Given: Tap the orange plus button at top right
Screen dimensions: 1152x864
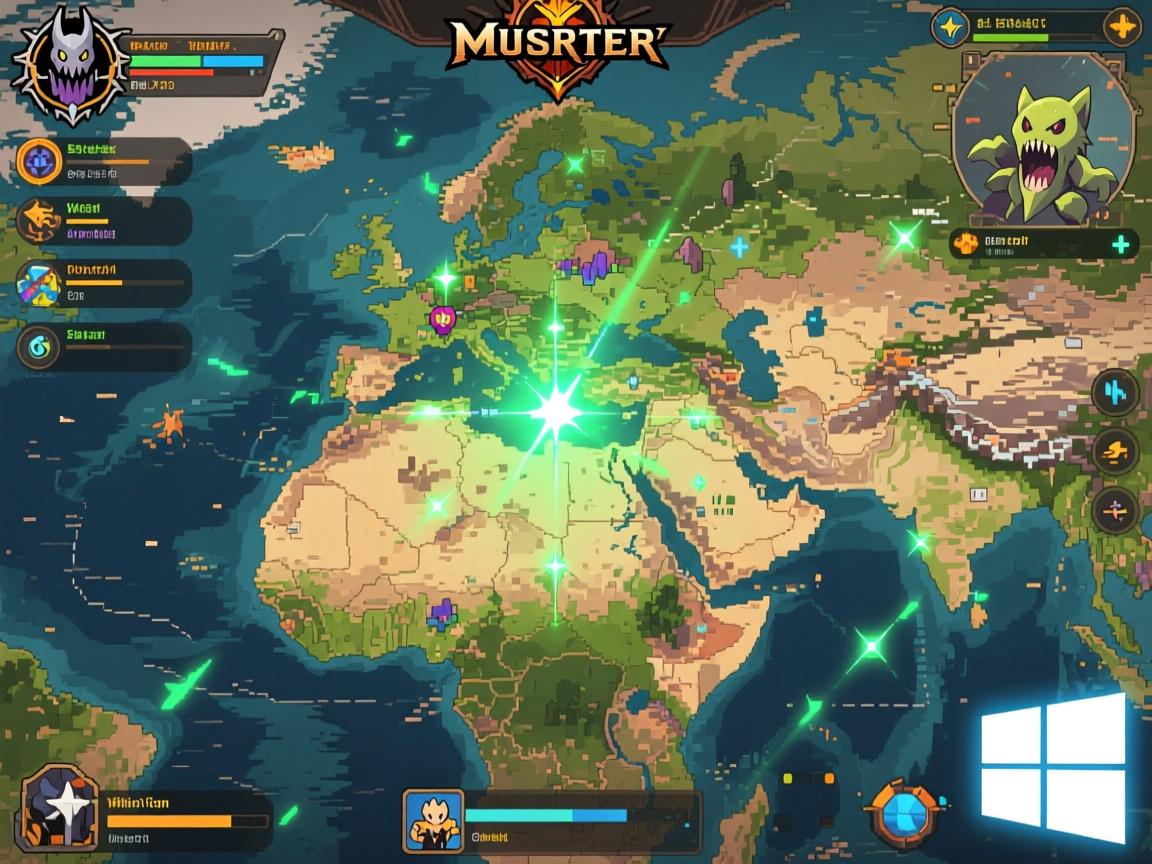Looking at the screenshot, I should click(x=1122, y=27).
